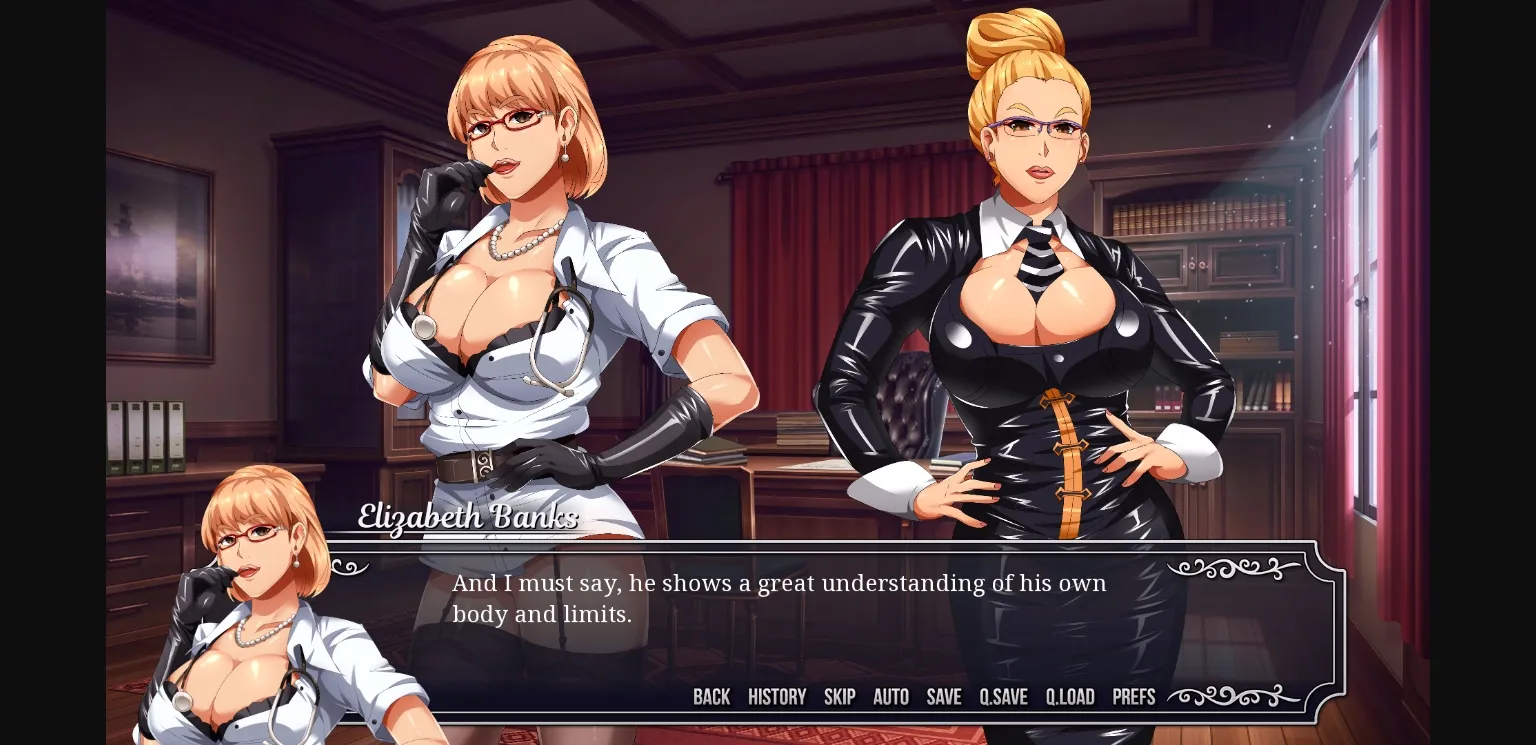Quick save with Q.SAVE
The height and width of the screenshot is (745, 1536).
pyautogui.click(x=1003, y=697)
